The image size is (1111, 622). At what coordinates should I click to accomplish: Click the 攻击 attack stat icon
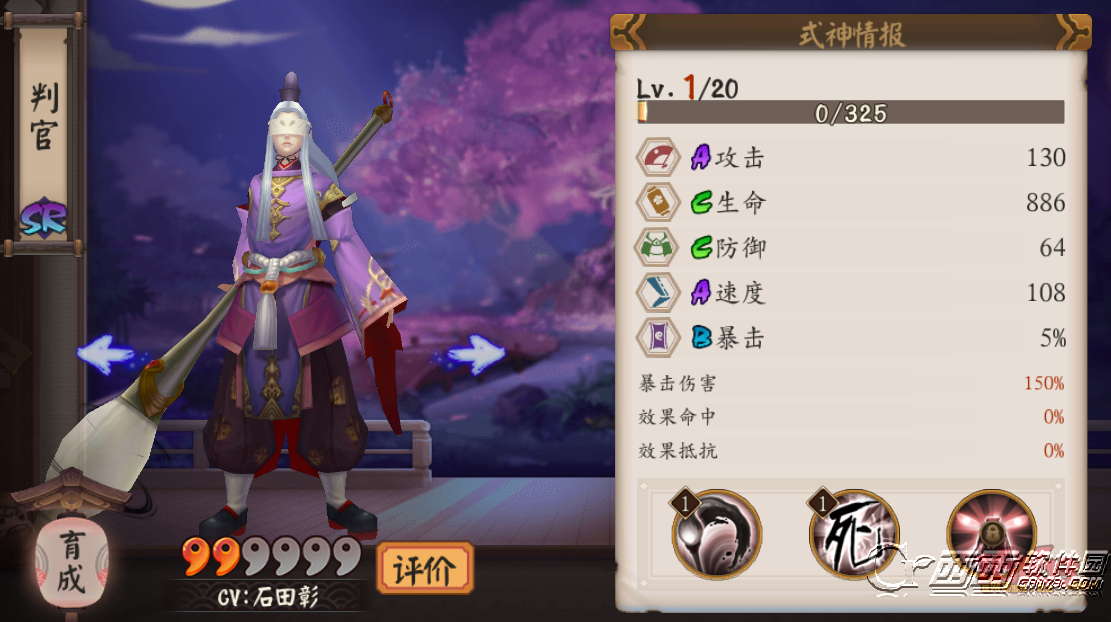tap(659, 158)
